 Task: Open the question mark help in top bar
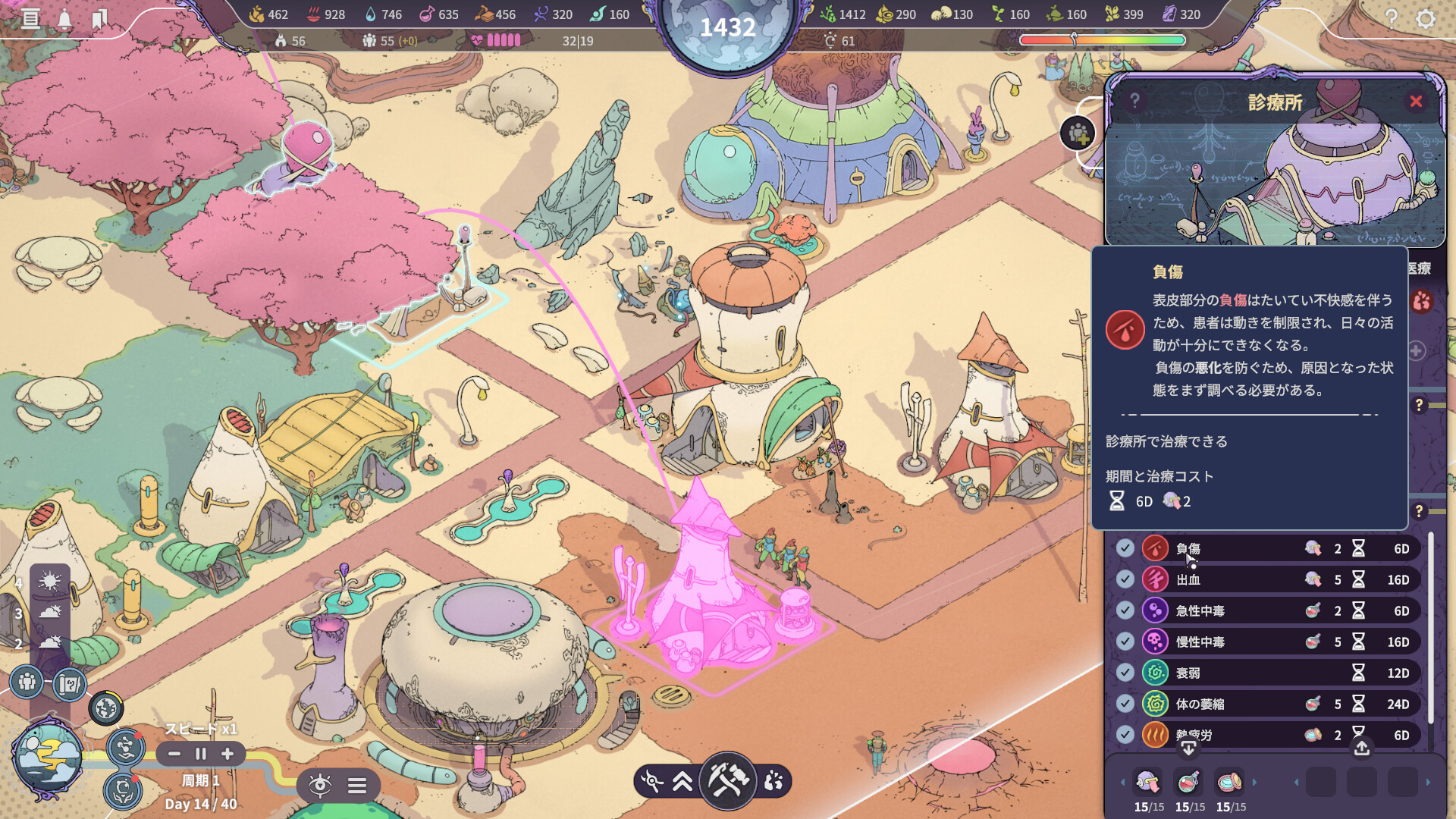click(1391, 18)
